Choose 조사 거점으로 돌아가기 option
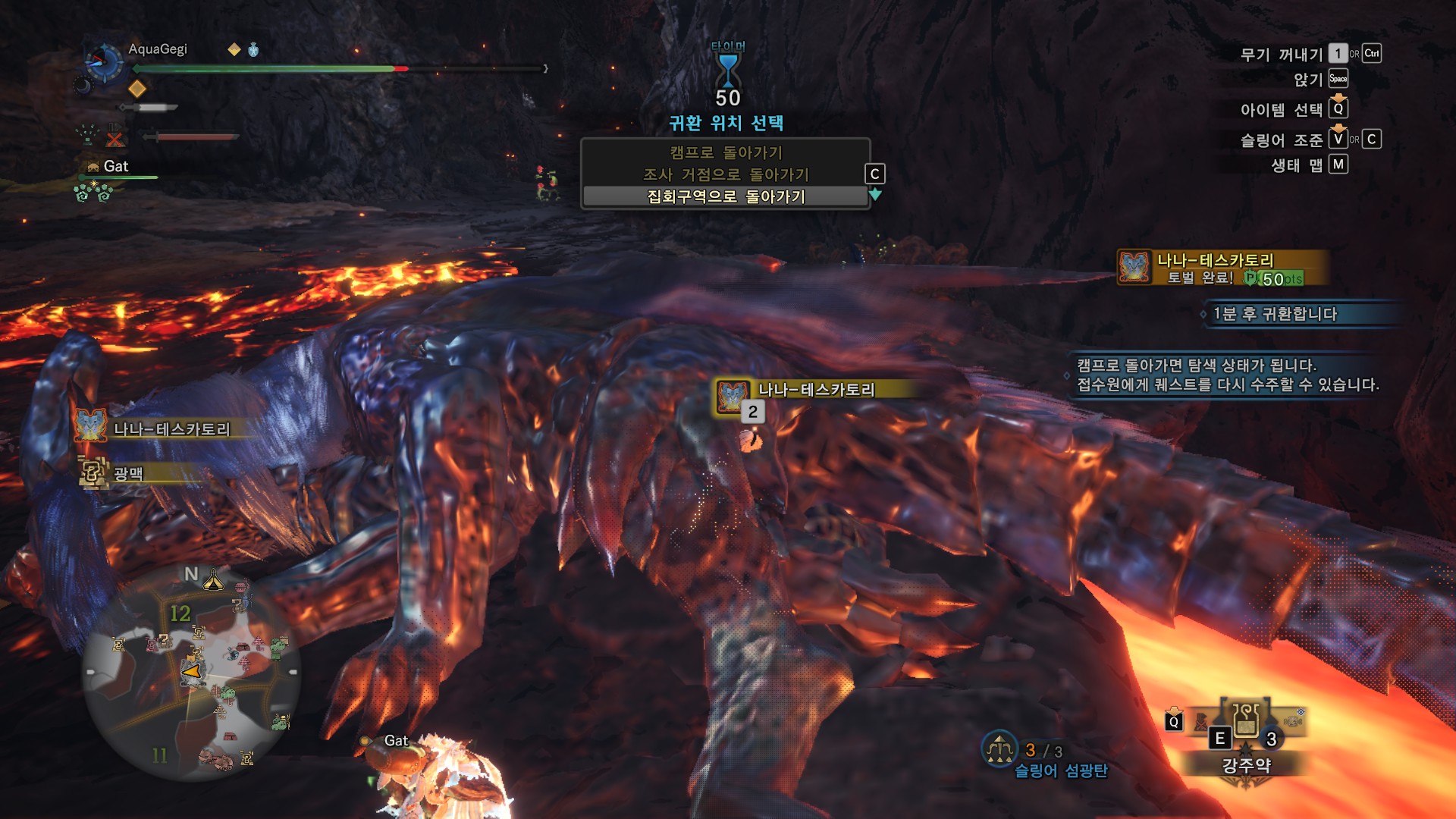Viewport: 1456px width, 819px height. [726, 174]
